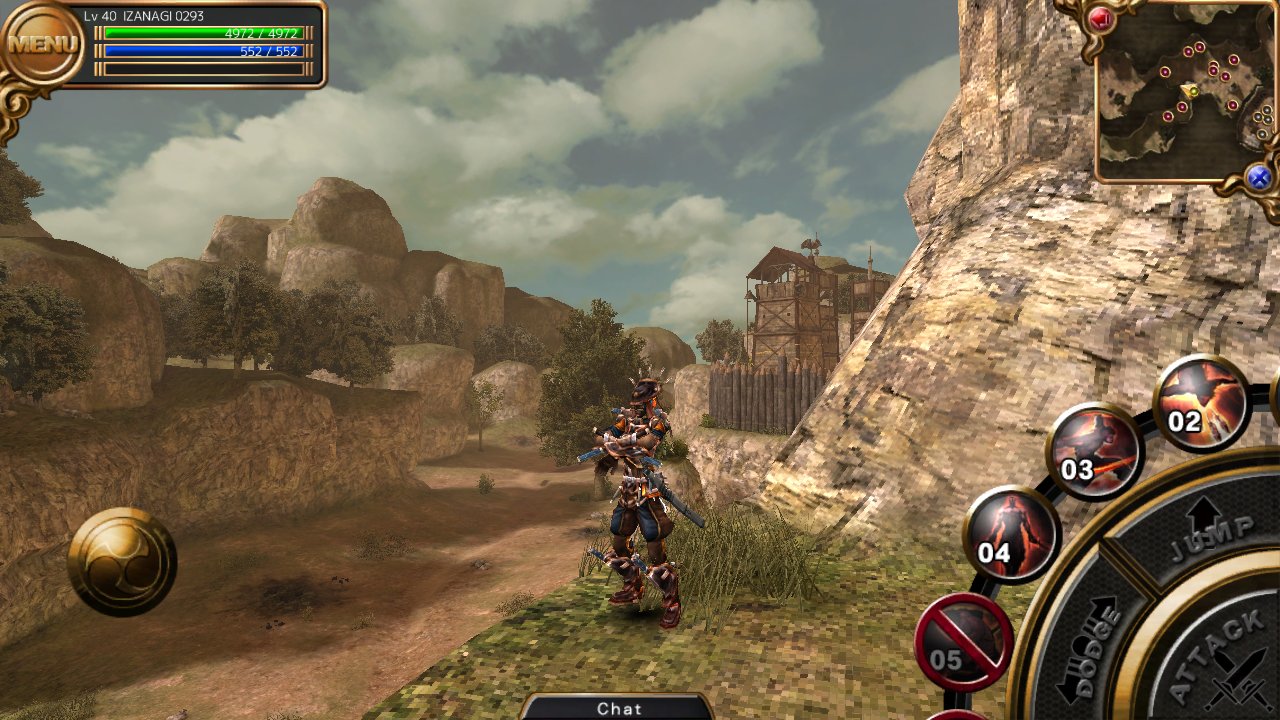Use skill slot 03

click(1093, 452)
